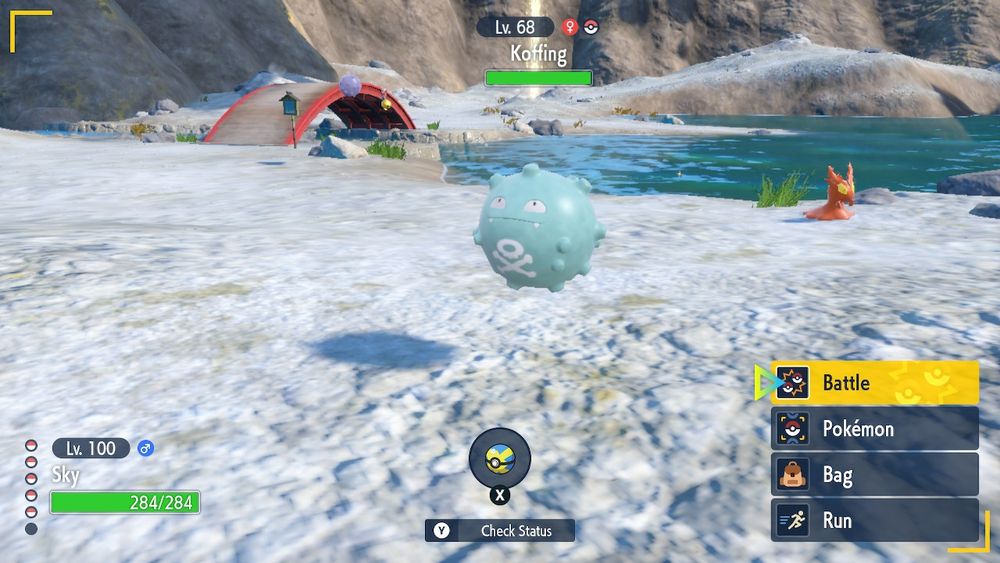The image size is (1000, 563).
Task: Open the Bag menu
Action: [875, 474]
